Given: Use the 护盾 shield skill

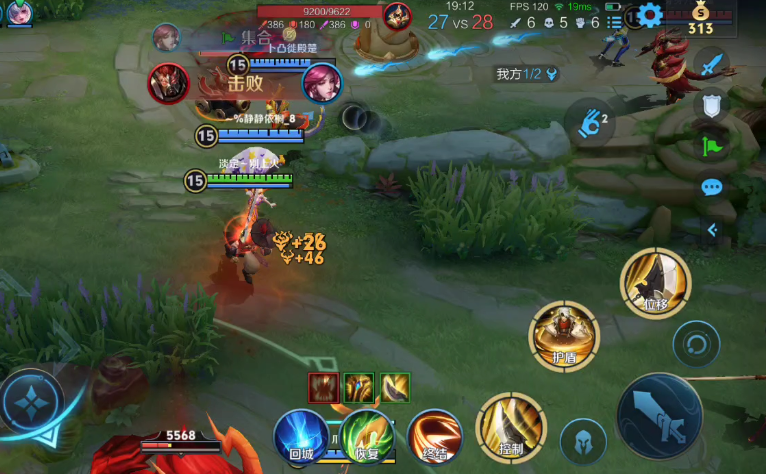Looking at the screenshot, I should point(565,336).
